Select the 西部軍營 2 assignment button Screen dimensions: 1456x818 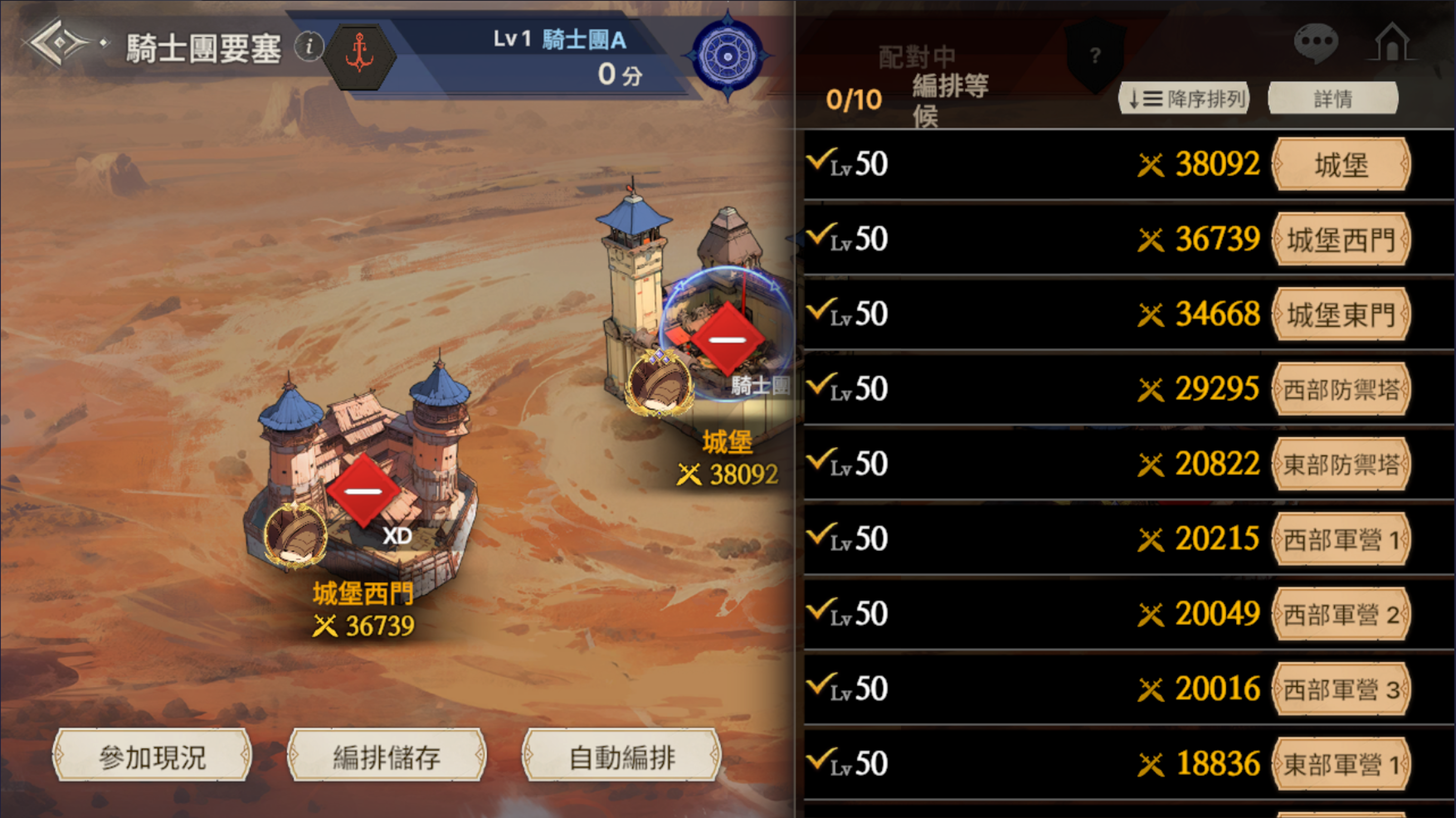coord(1341,614)
